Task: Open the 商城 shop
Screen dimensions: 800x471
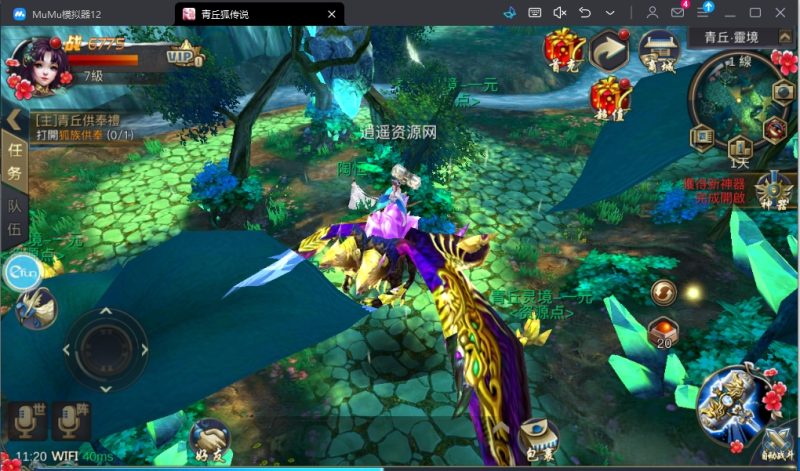Action: click(659, 50)
